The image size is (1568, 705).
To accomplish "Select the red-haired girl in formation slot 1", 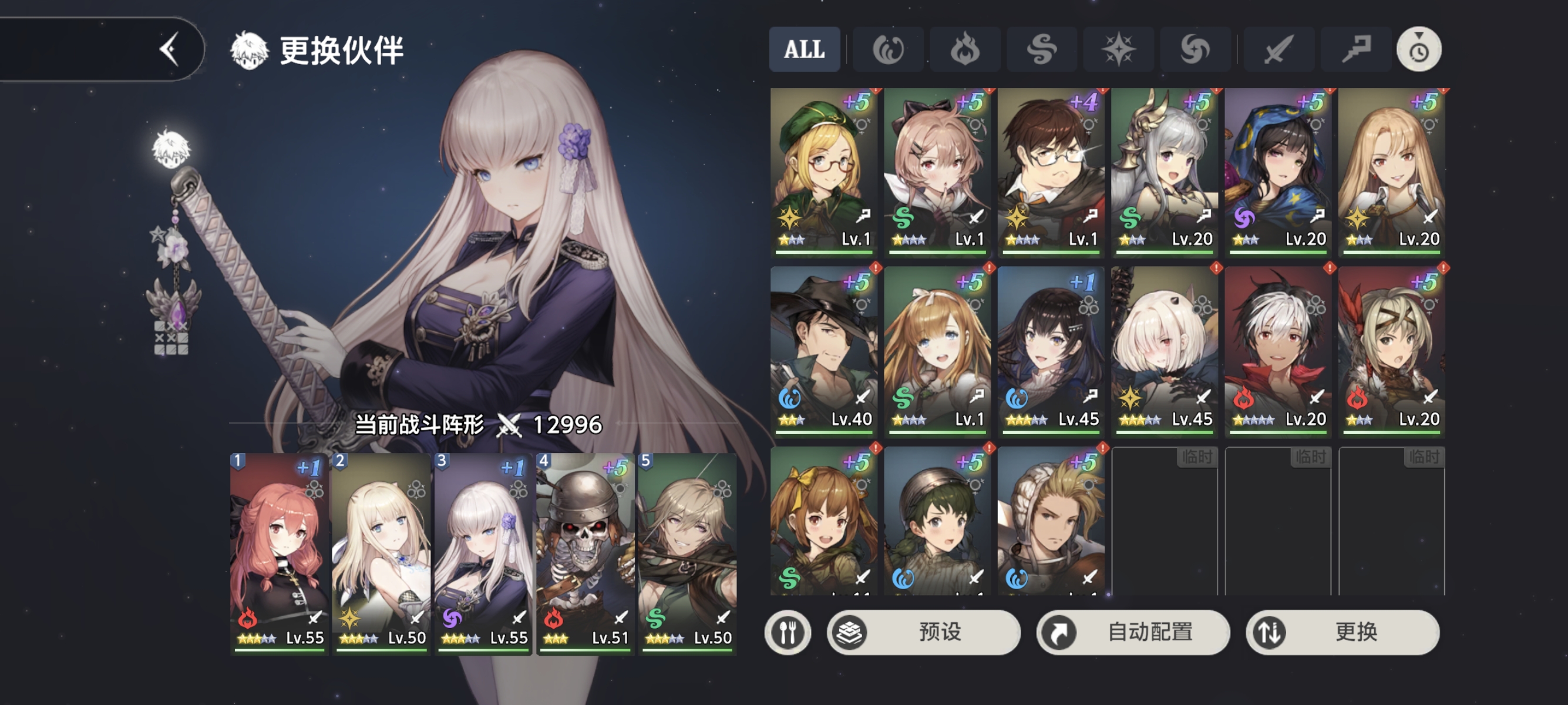I will [x=279, y=553].
